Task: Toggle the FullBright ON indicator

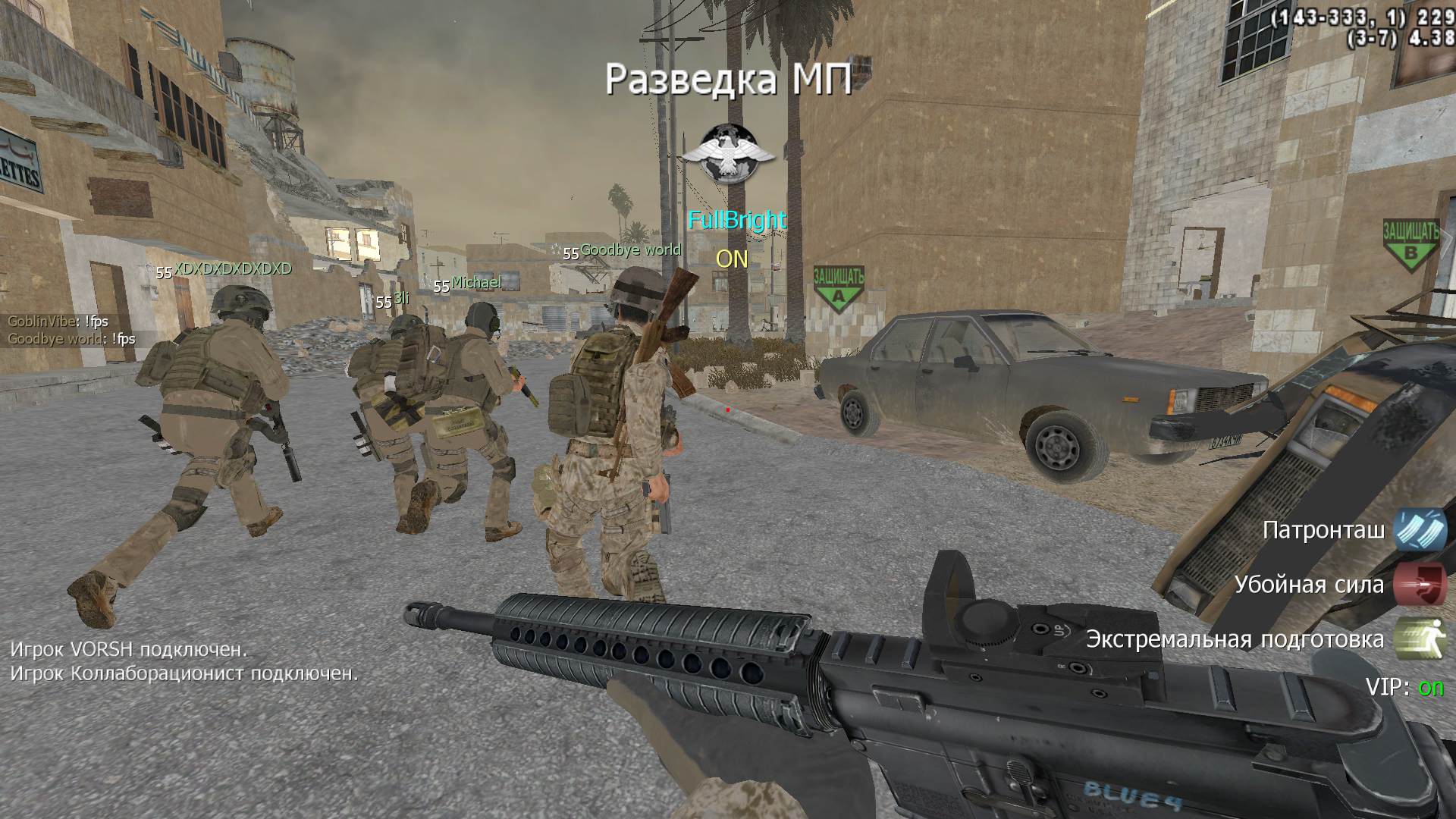Action: [x=732, y=259]
